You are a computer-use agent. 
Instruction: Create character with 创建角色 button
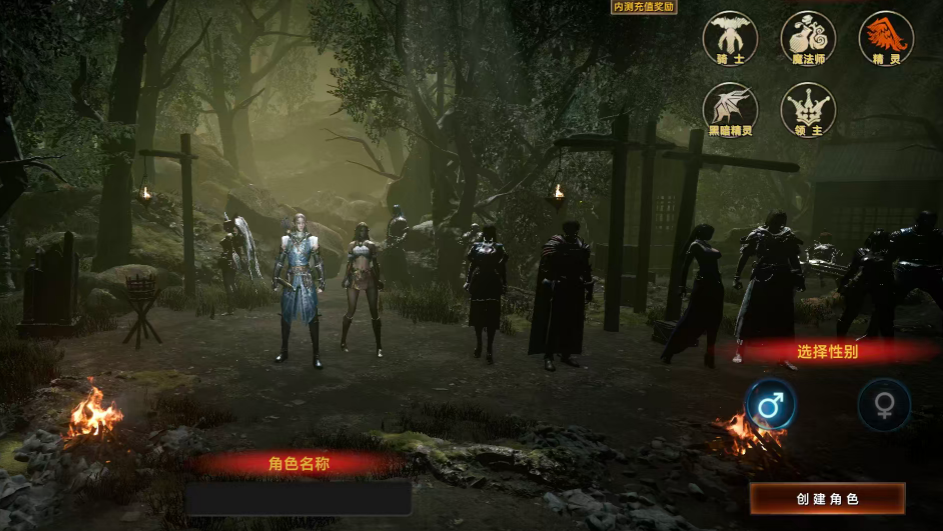827,498
